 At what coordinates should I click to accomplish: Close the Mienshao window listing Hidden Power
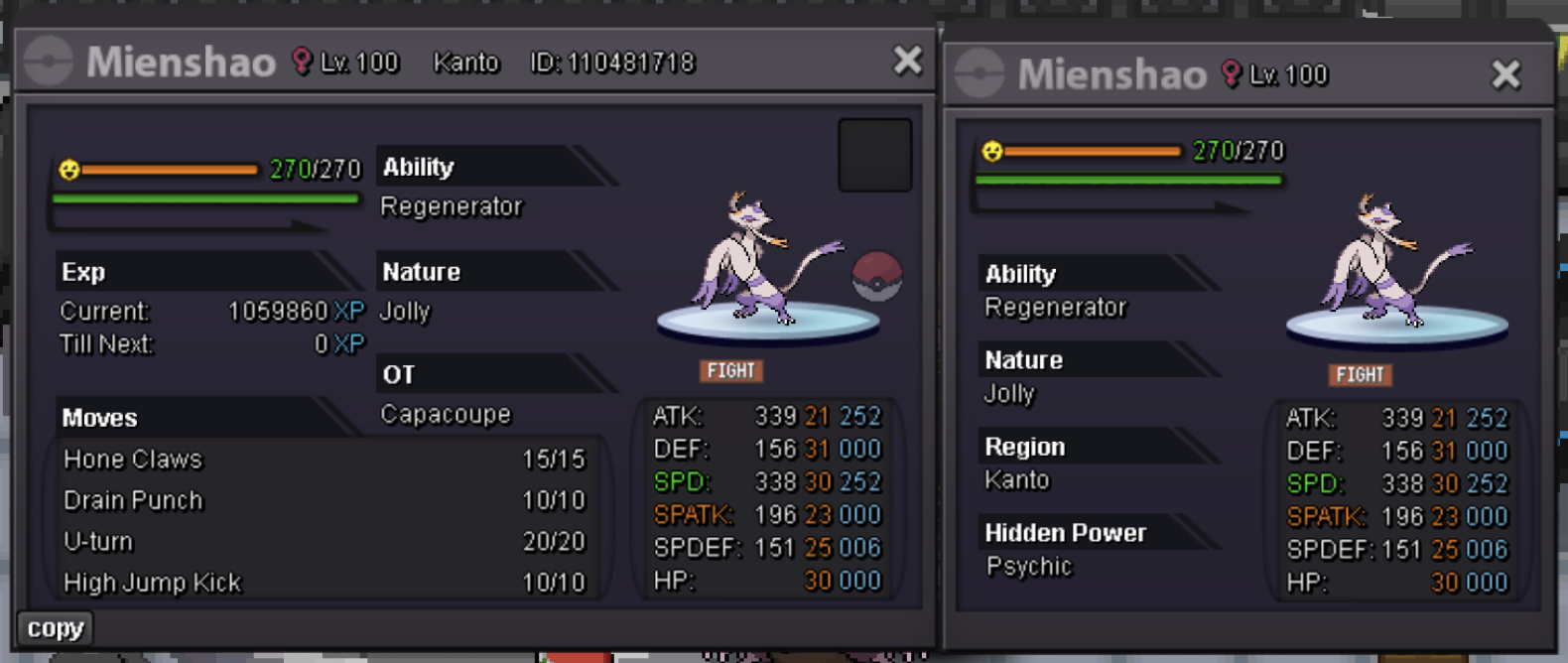pos(1505,74)
